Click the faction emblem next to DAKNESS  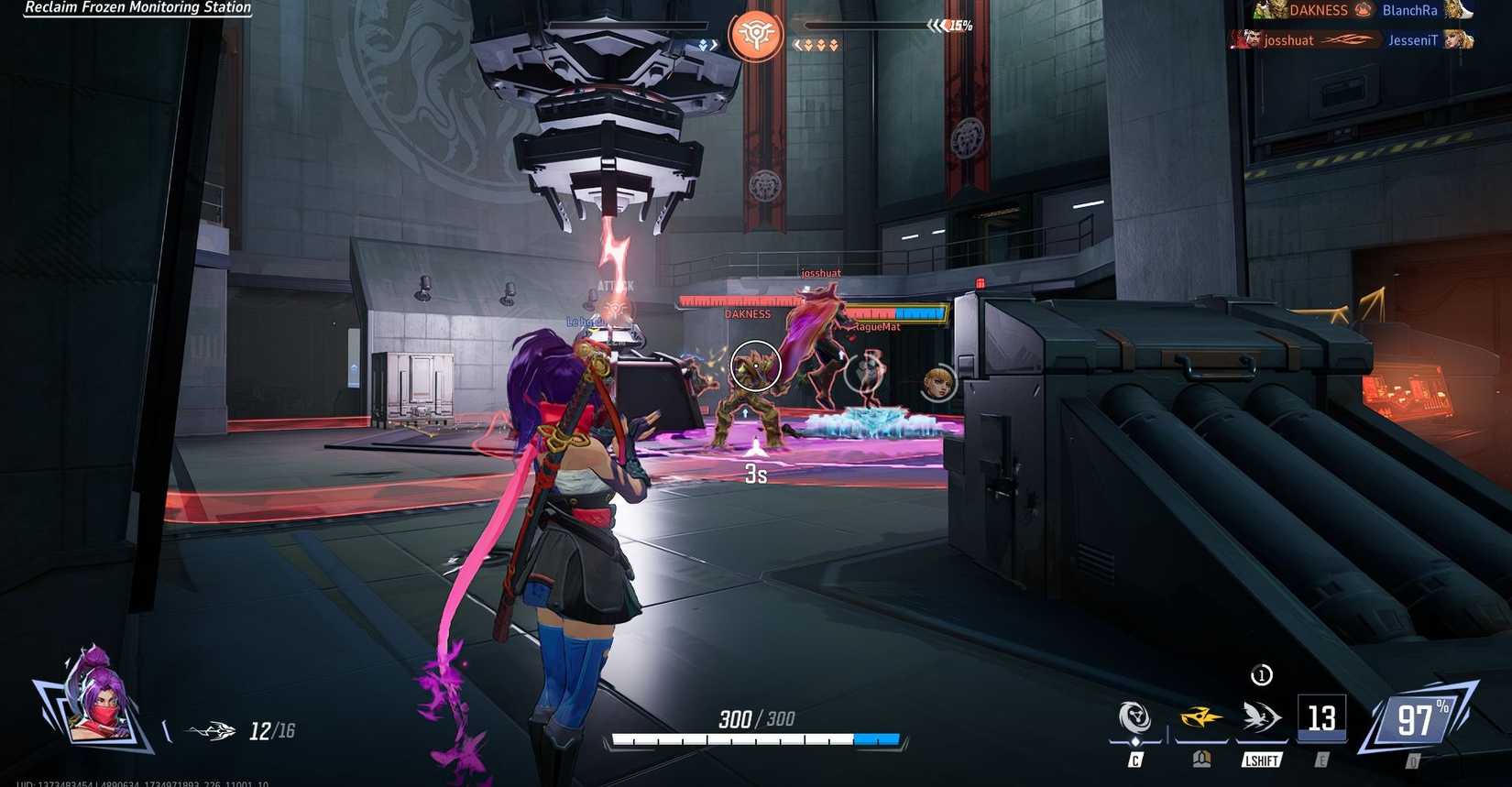tap(1363, 10)
